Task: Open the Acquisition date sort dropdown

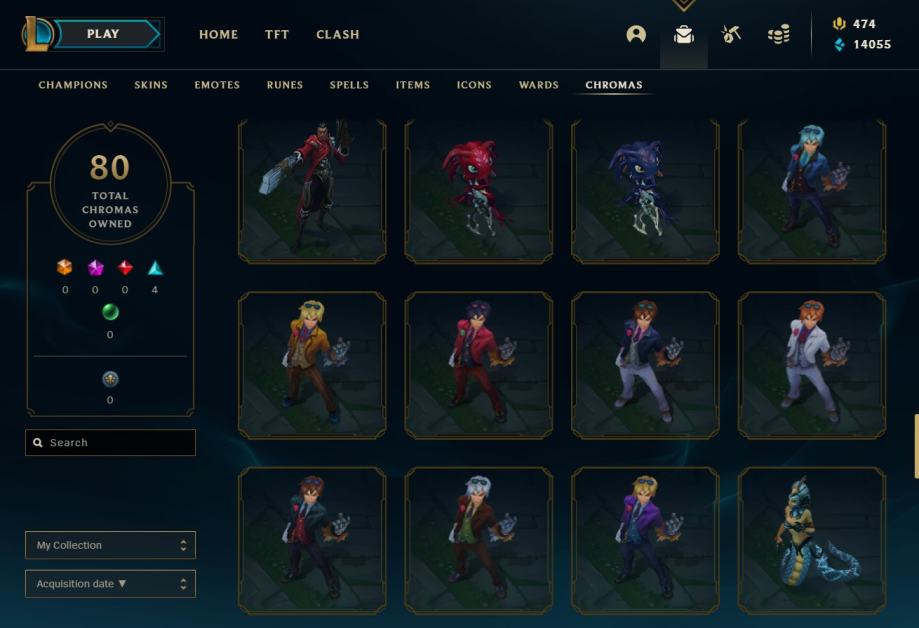Action: [x=110, y=584]
